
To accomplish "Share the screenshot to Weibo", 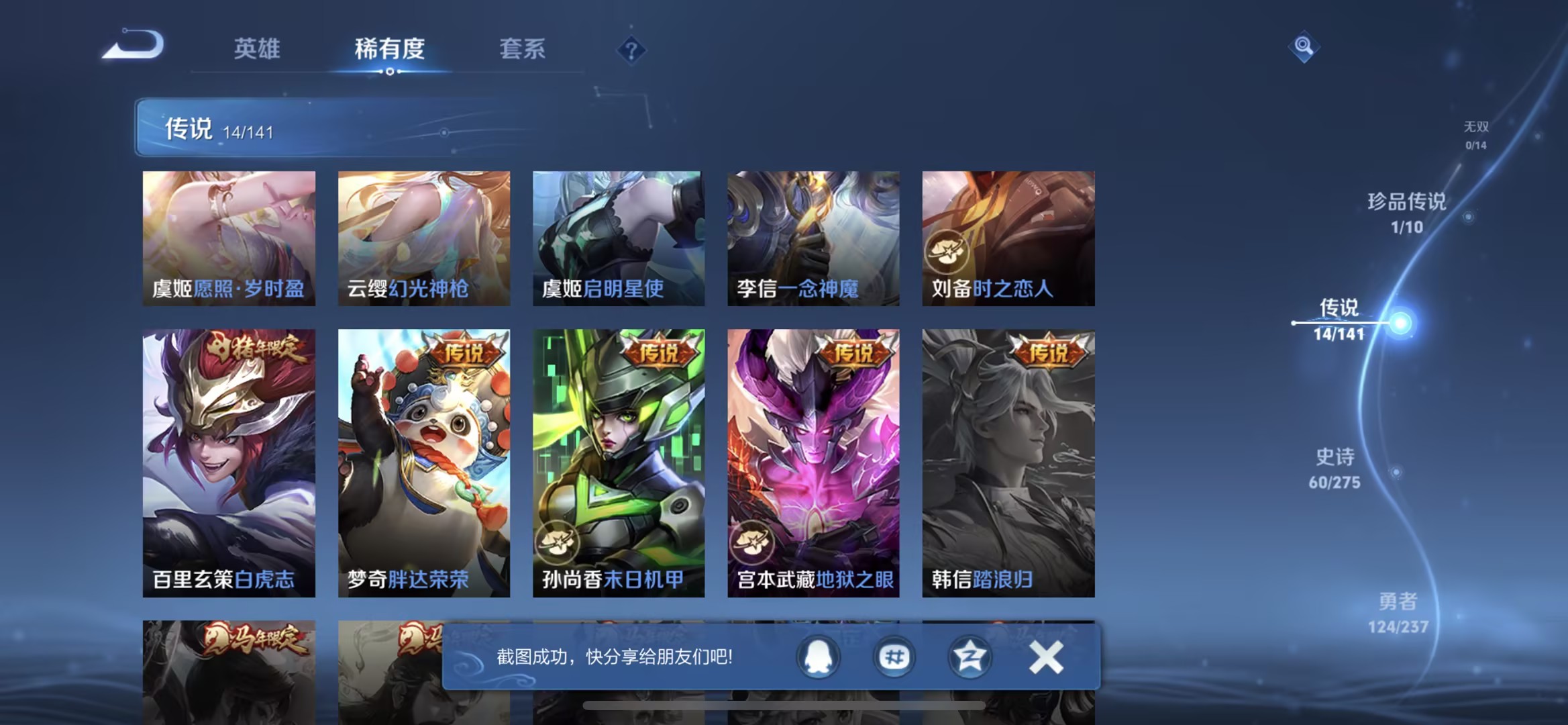I will [892, 657].
